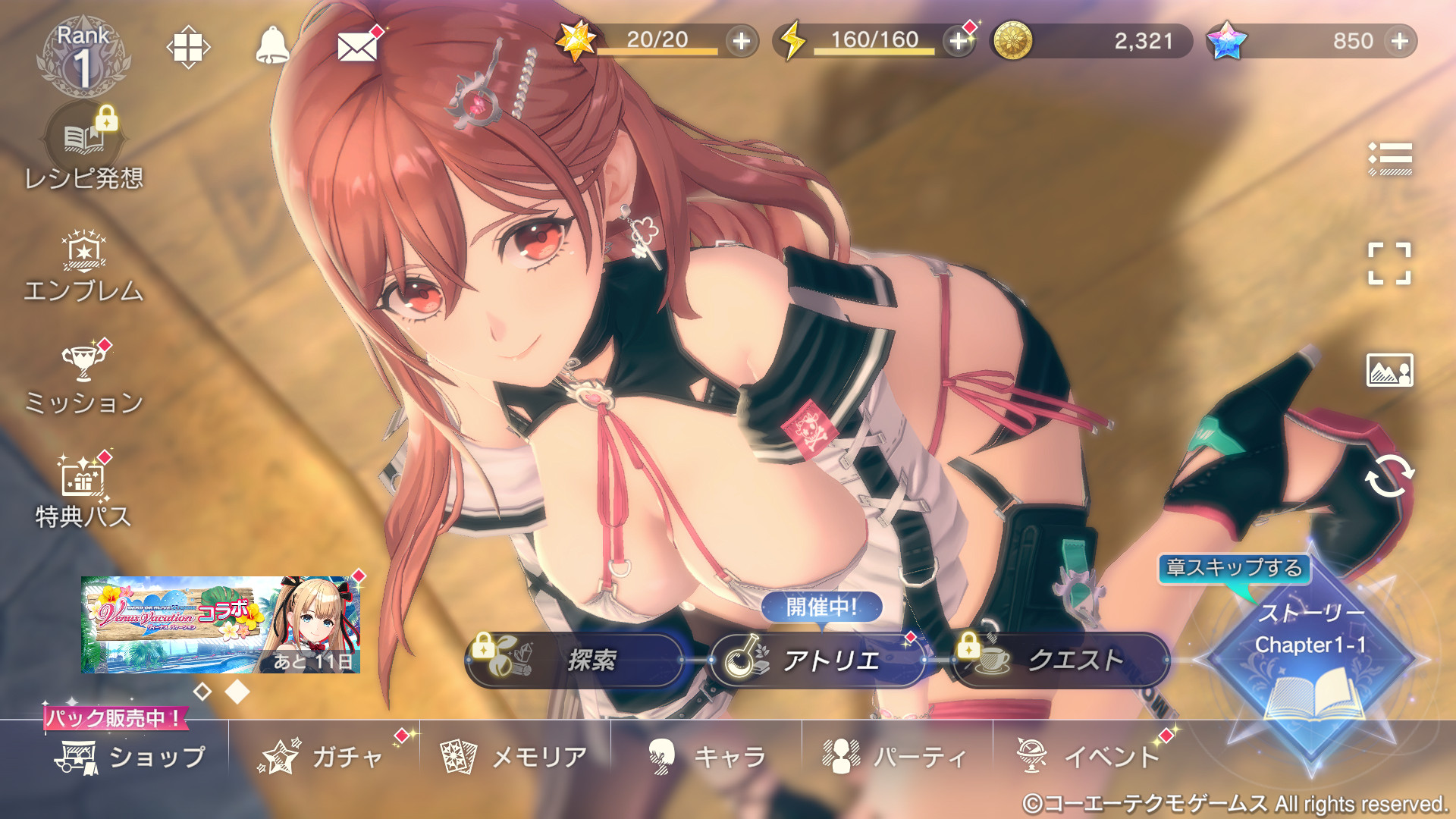Open the four-square directional menu icon
This screenshot has height=819, width=1456.
pos(188,47)
